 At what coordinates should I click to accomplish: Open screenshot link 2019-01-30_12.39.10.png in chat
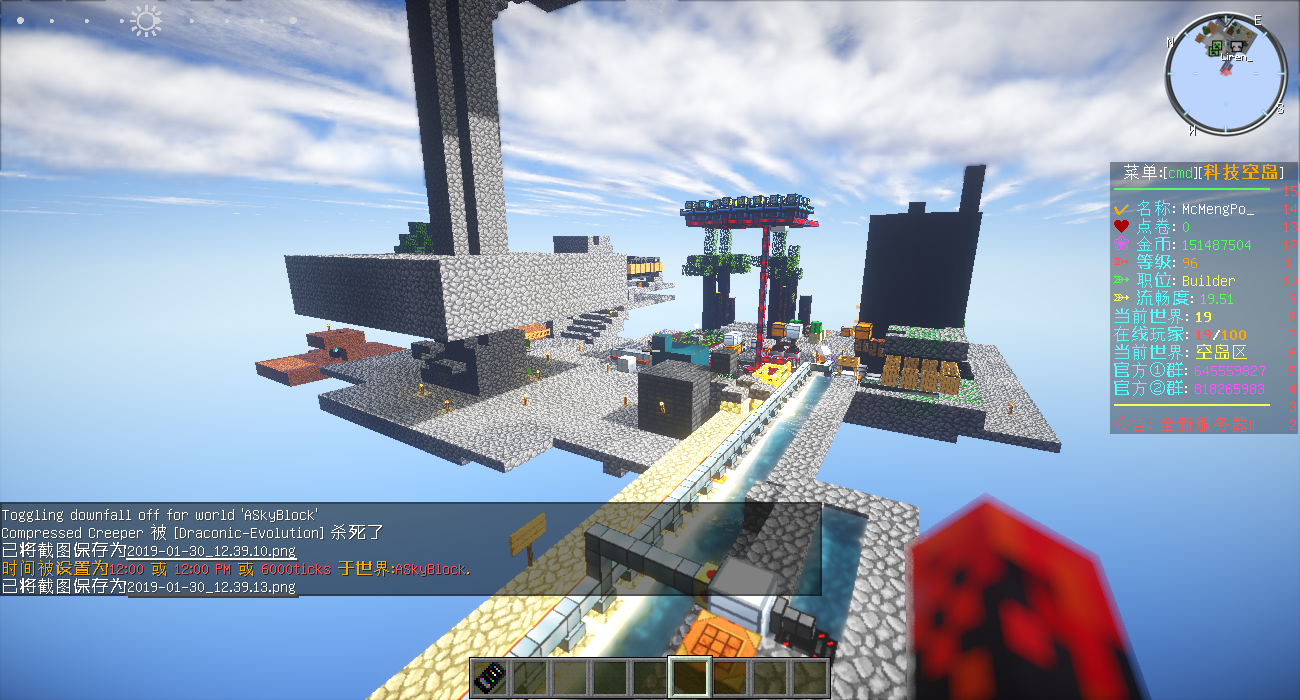click(212, 551)
